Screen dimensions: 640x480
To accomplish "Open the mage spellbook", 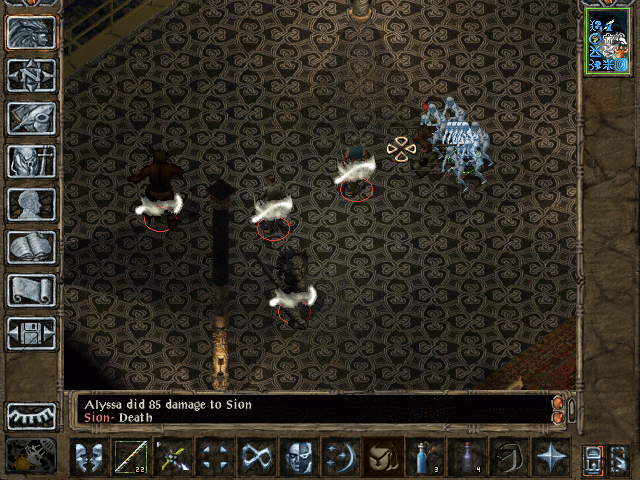I will pyautogui.click(x=31, y=247).
